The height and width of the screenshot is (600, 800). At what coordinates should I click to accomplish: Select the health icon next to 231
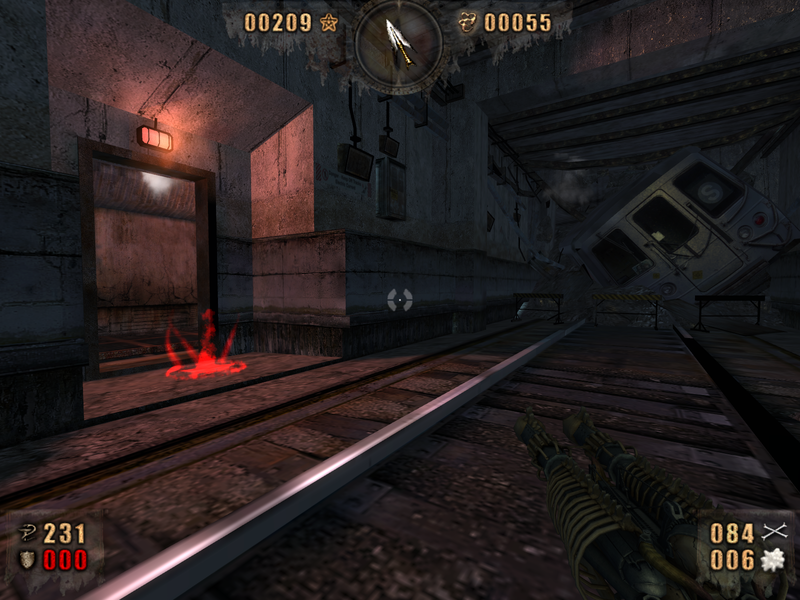(25, 533)
